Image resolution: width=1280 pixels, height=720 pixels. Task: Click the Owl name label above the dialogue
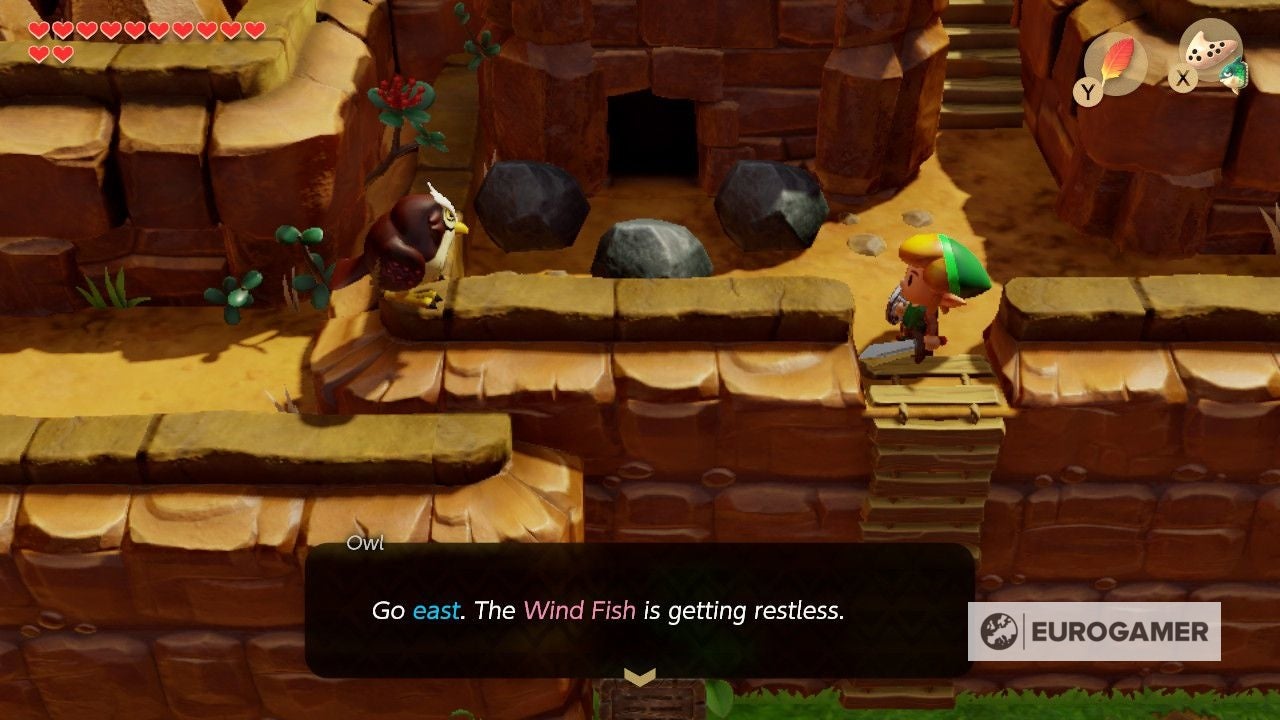tap(366, 545)
